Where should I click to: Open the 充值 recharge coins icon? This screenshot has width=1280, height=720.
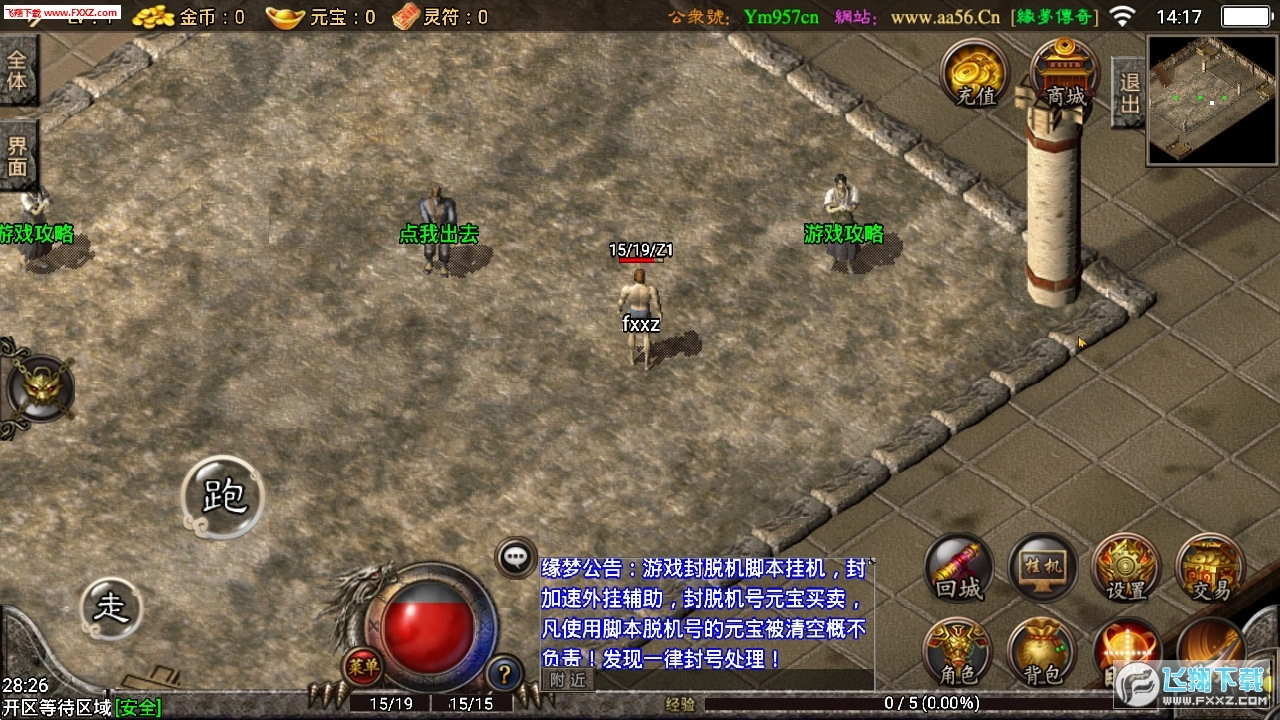click(973, 72)
